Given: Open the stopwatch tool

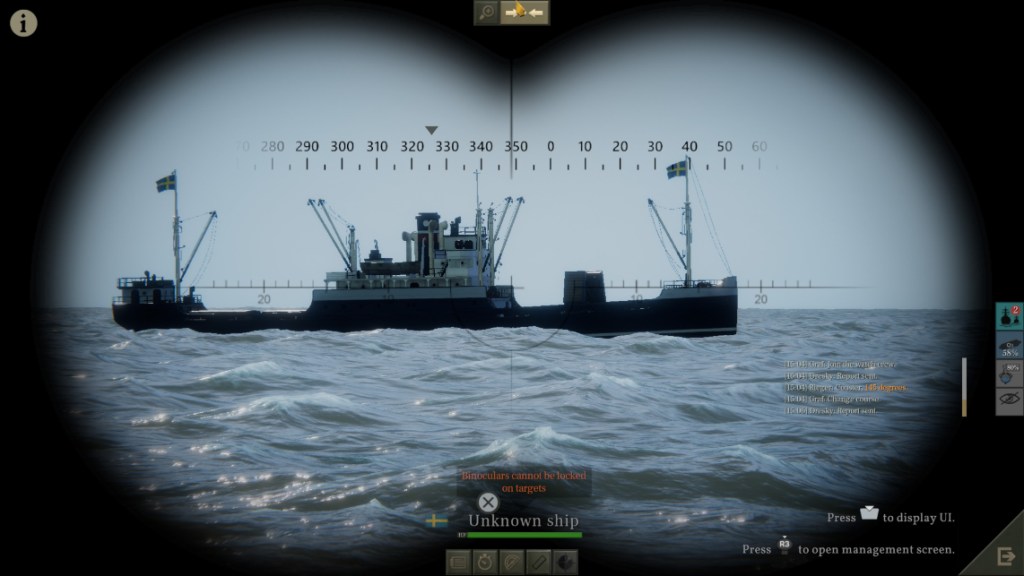Looking at the screenshot, I should click(x=485, y=561).
